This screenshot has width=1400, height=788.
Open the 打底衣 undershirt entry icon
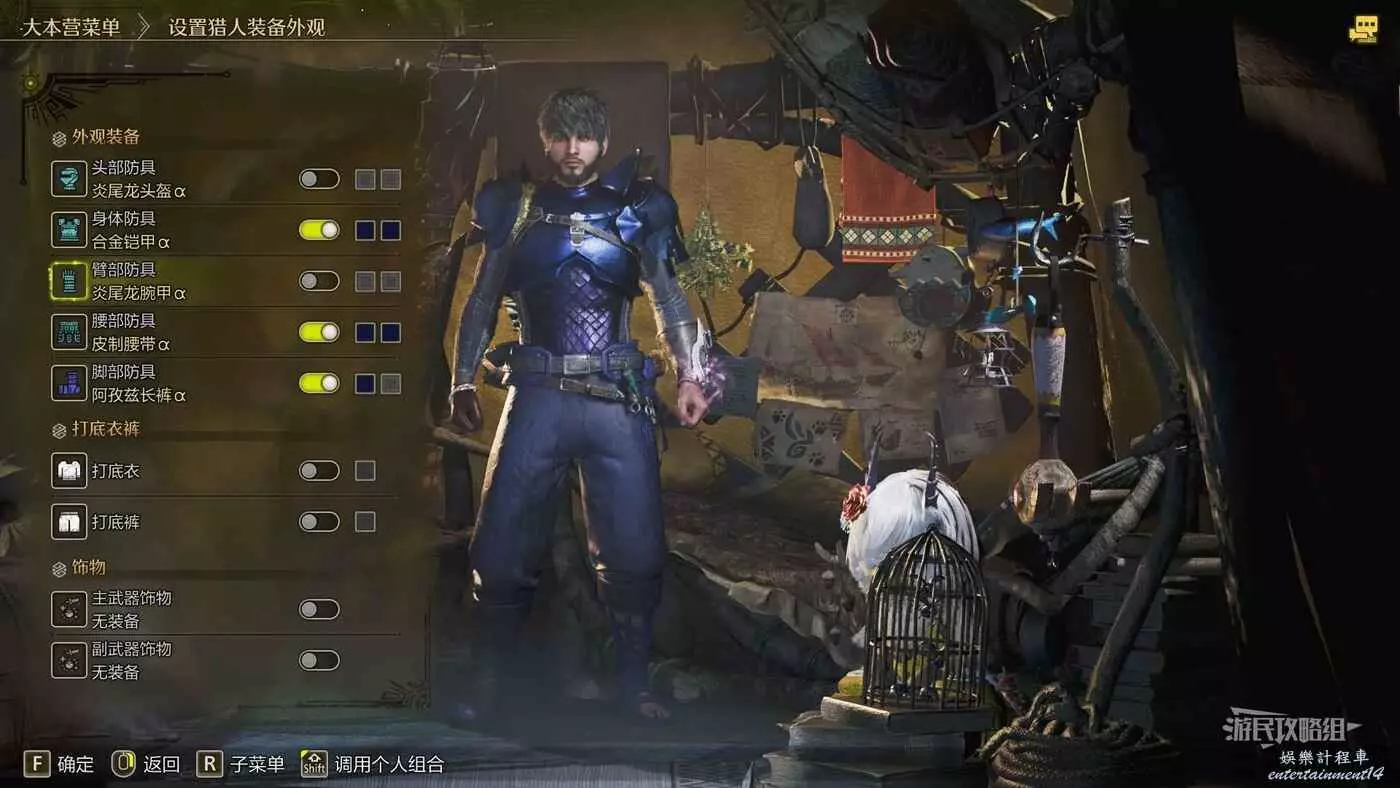tap(69, 470)
